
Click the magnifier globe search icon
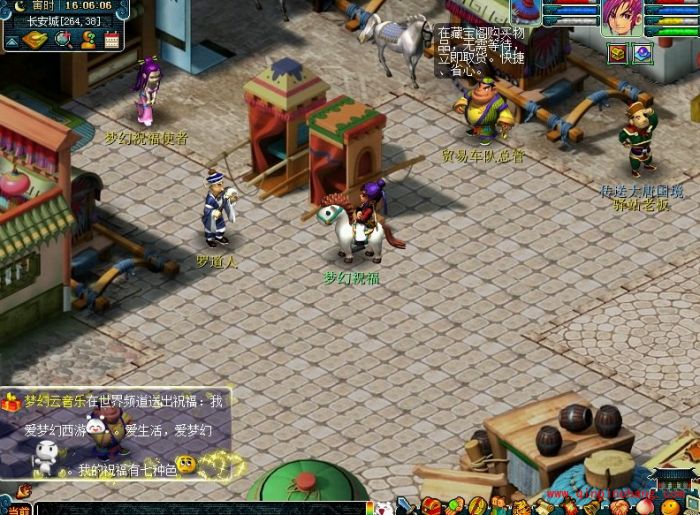(x=63, y=39)
